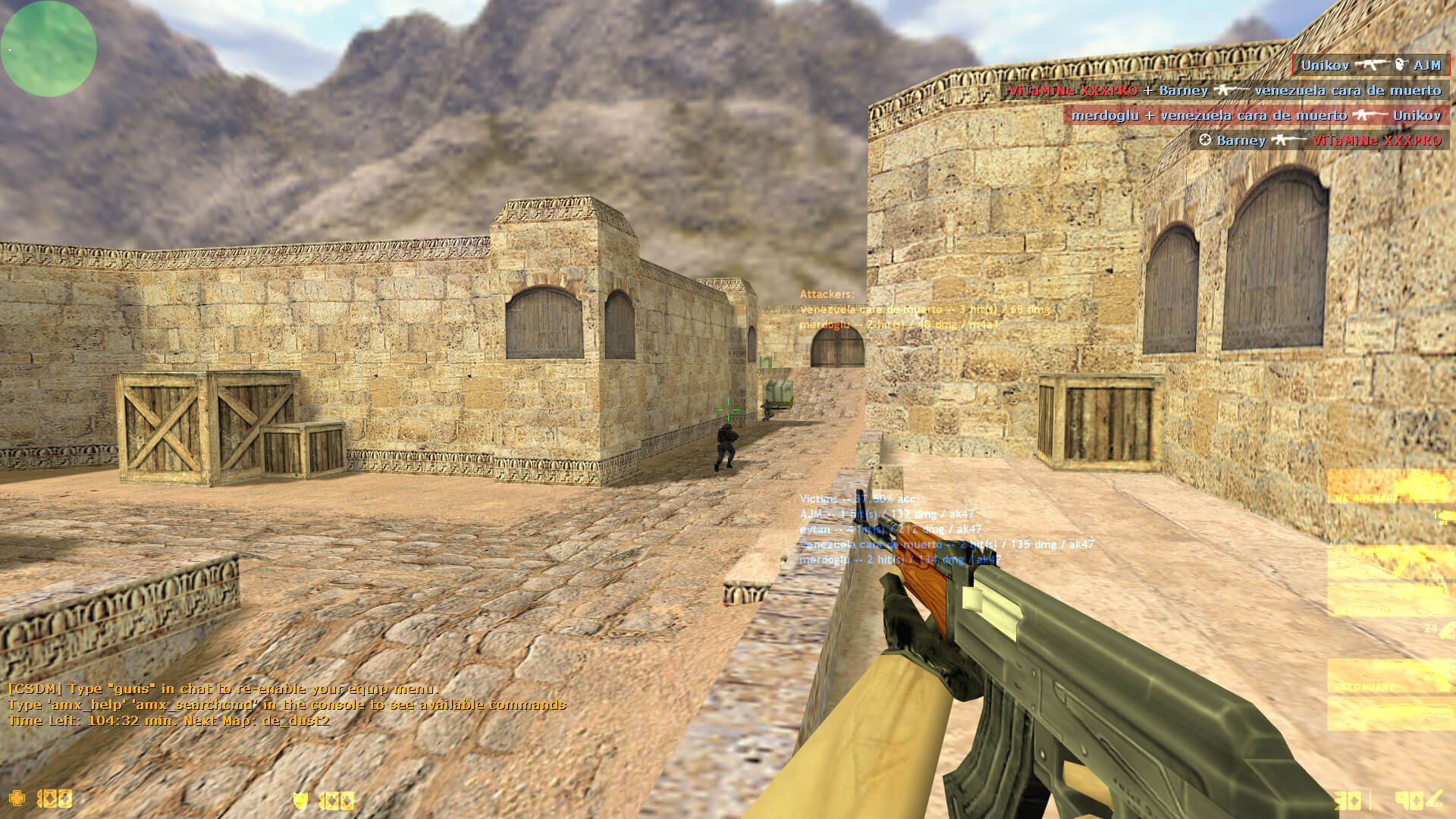Viewport: 1456px width, 819px height.
Task: Click the Unikov killed AJM kill feed entry
Action: click(1370, 65)
